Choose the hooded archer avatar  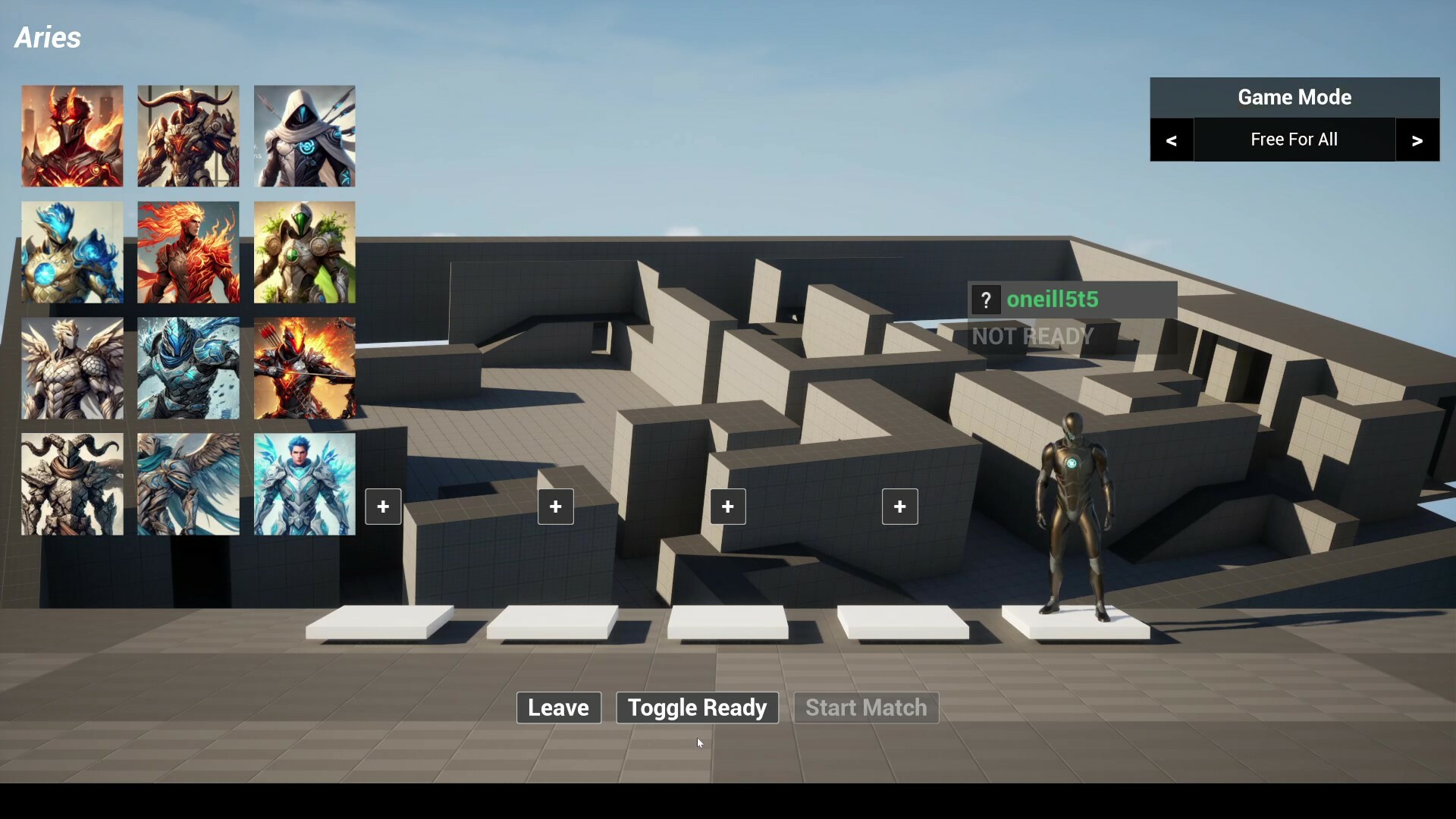pos(304,136)
